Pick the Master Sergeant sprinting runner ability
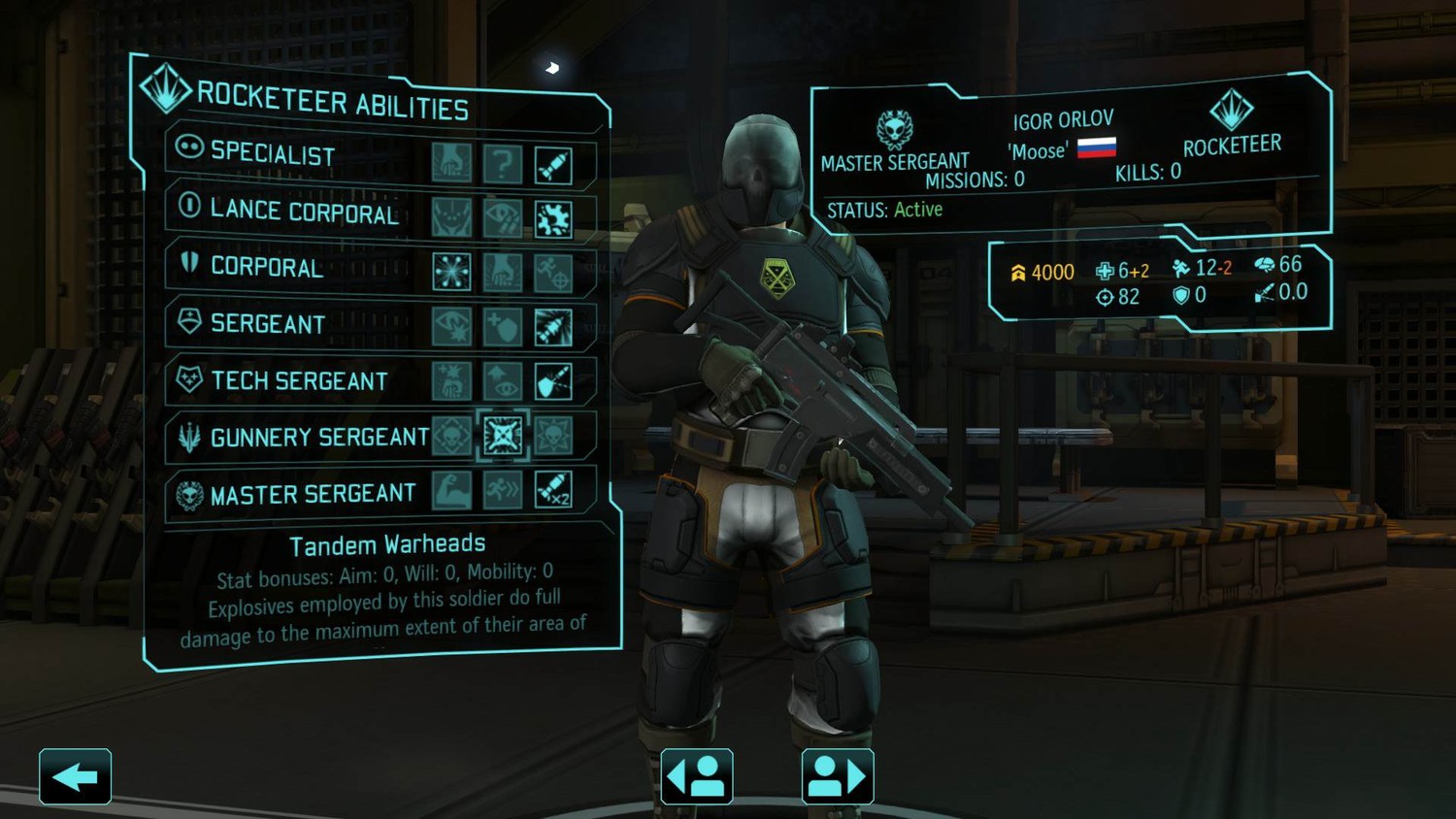The width and height of the screenshot is (1456, 819). coord(502,490)
